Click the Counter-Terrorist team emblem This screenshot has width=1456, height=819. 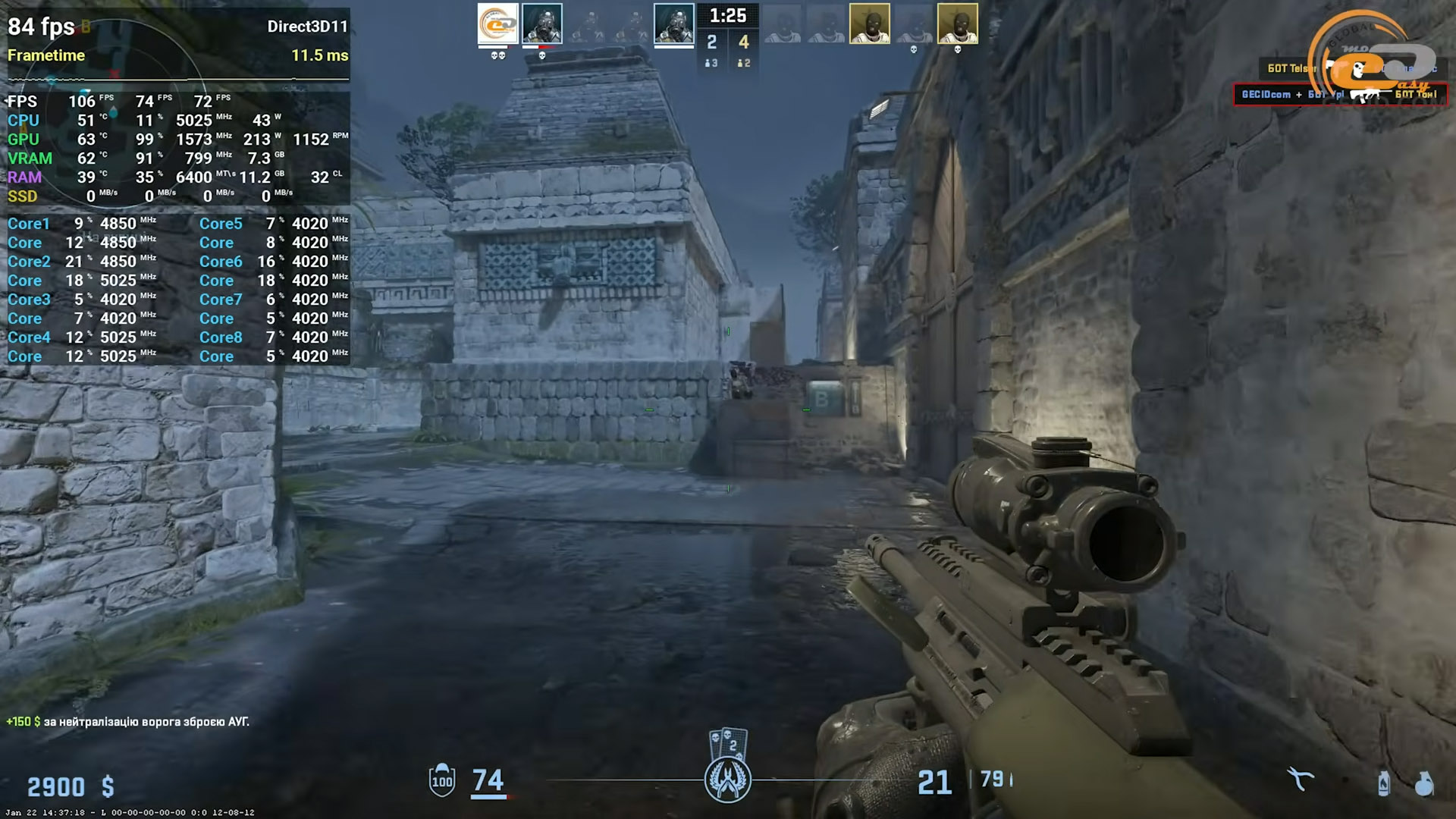(x=727, y=780)
